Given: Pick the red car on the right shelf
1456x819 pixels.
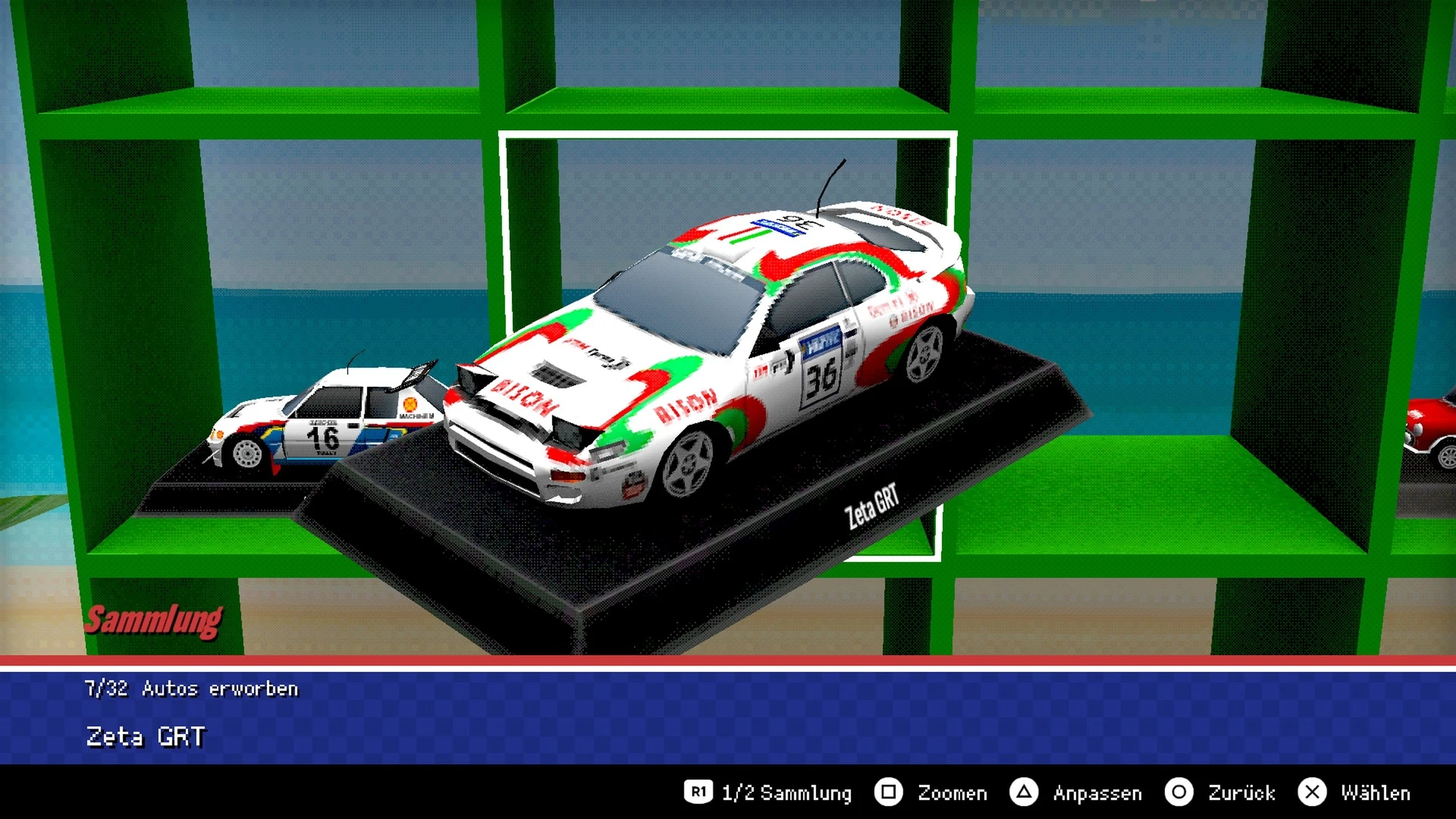Looking at the screenshot, I should [1433, 432].
